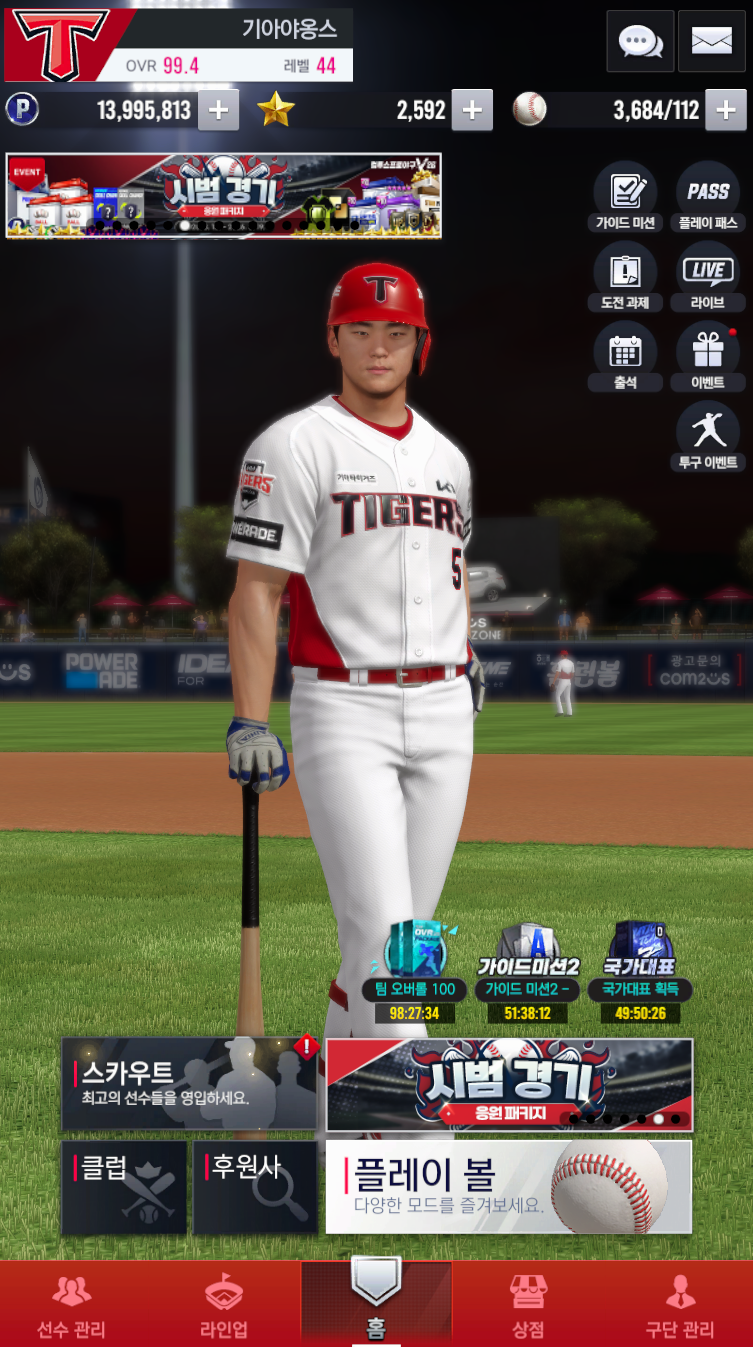The image size is (753, 1347).
Task: Open the 출석 attendance calendar icon
Action: [x=625, y=356]
